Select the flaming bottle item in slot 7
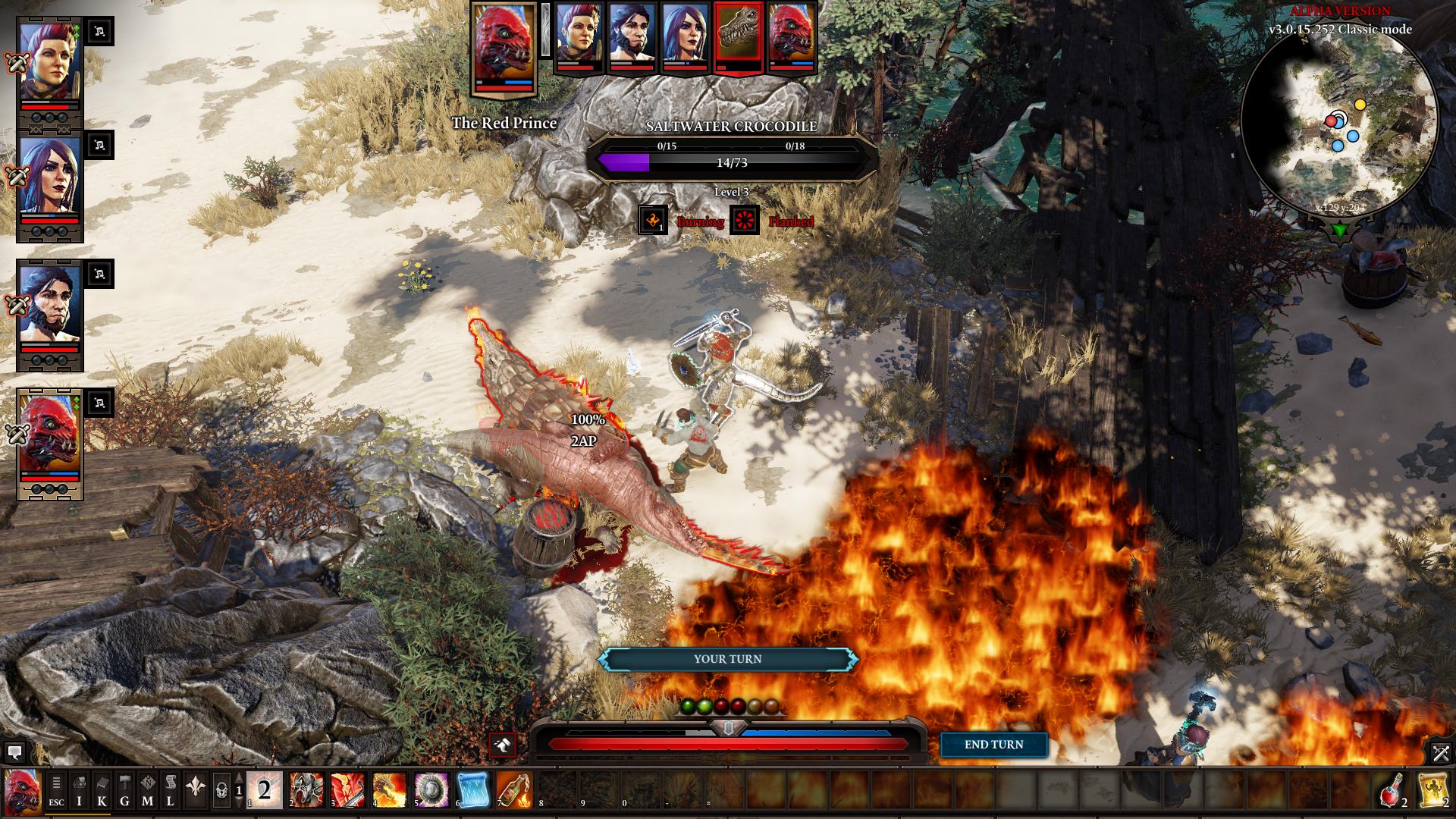 coord(514,790)
